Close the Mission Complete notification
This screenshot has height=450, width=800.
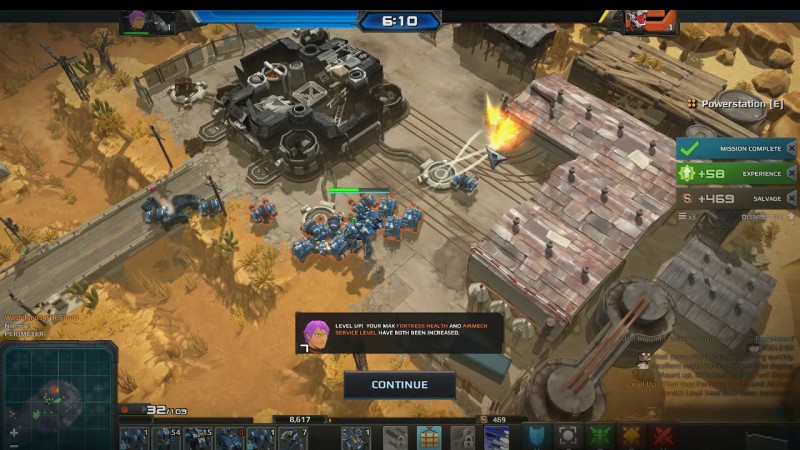(x=791, y=148)
